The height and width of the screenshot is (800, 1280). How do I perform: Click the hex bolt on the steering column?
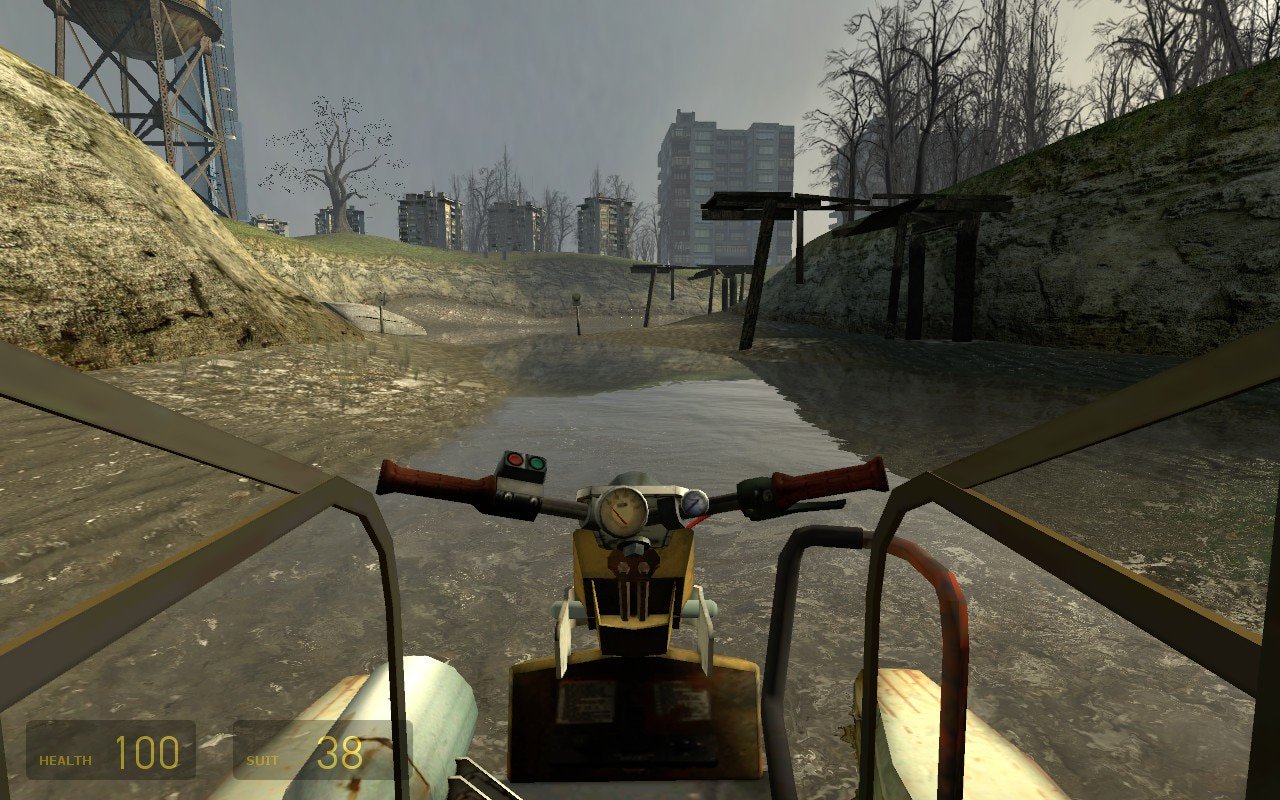(633, 547)
